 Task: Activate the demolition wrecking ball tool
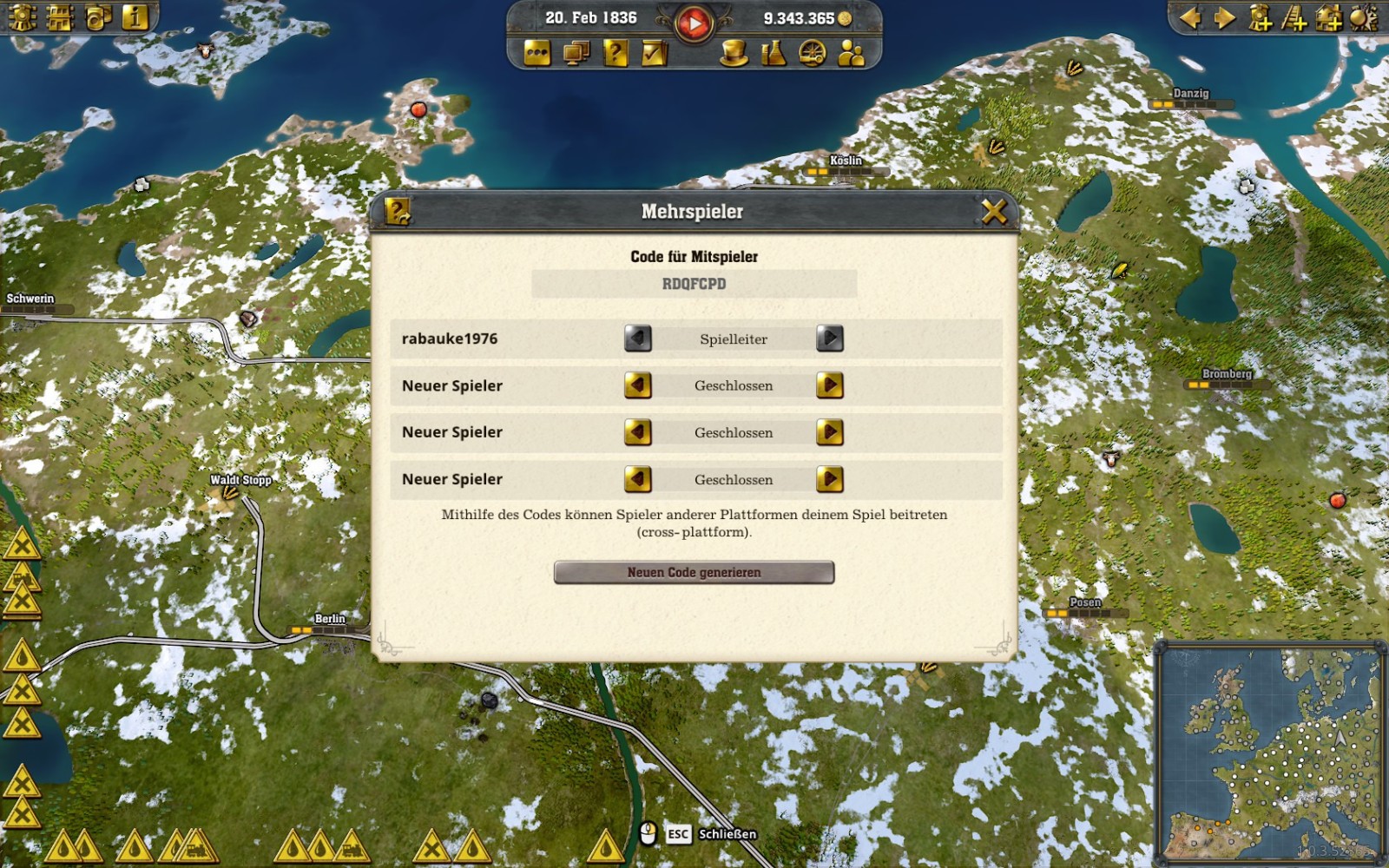1364,18
